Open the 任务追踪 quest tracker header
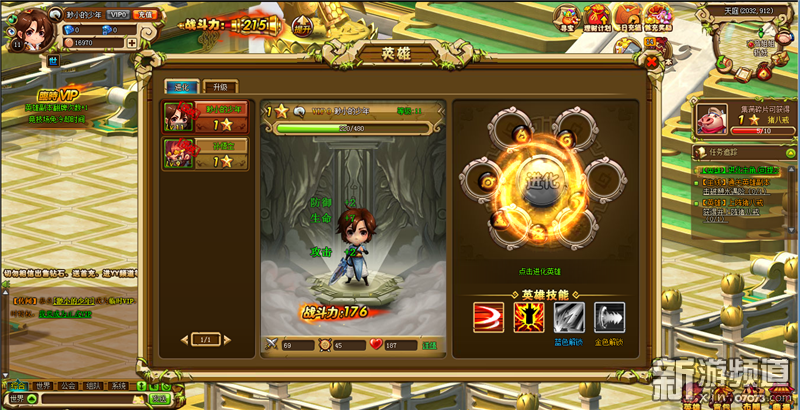Image resolution: width=800 pixels, height=410 pixels. tap(724, 152)
